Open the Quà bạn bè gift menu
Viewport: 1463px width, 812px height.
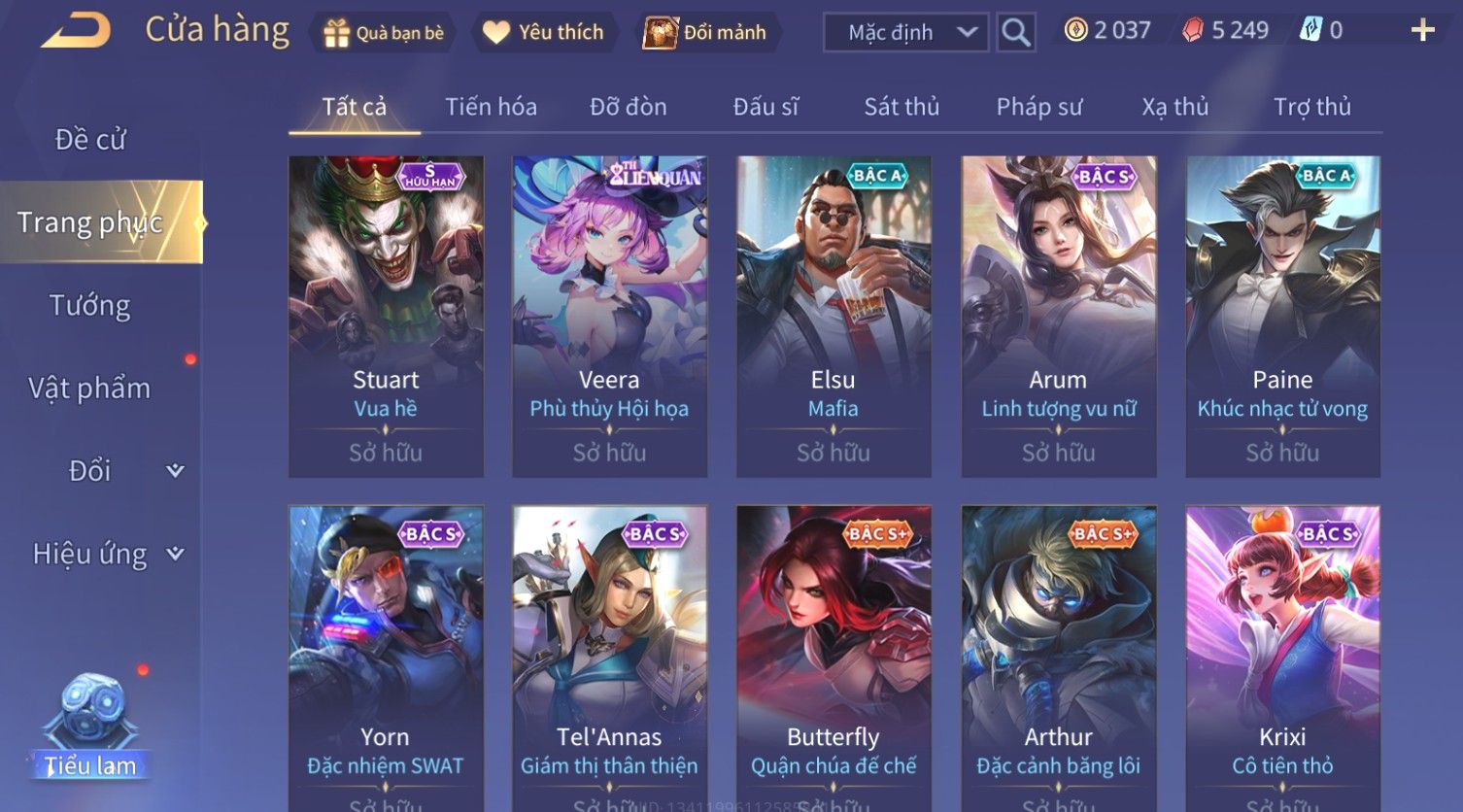pyautogui.click(x=383, y=33)
